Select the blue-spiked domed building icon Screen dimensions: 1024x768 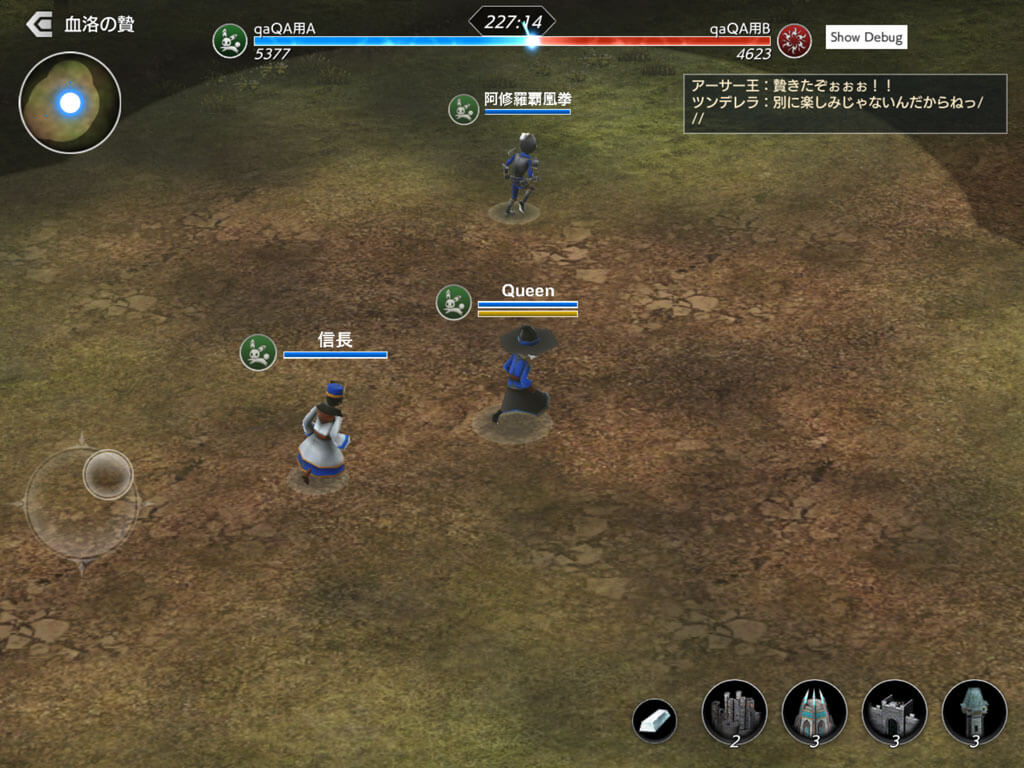point(814,712)
